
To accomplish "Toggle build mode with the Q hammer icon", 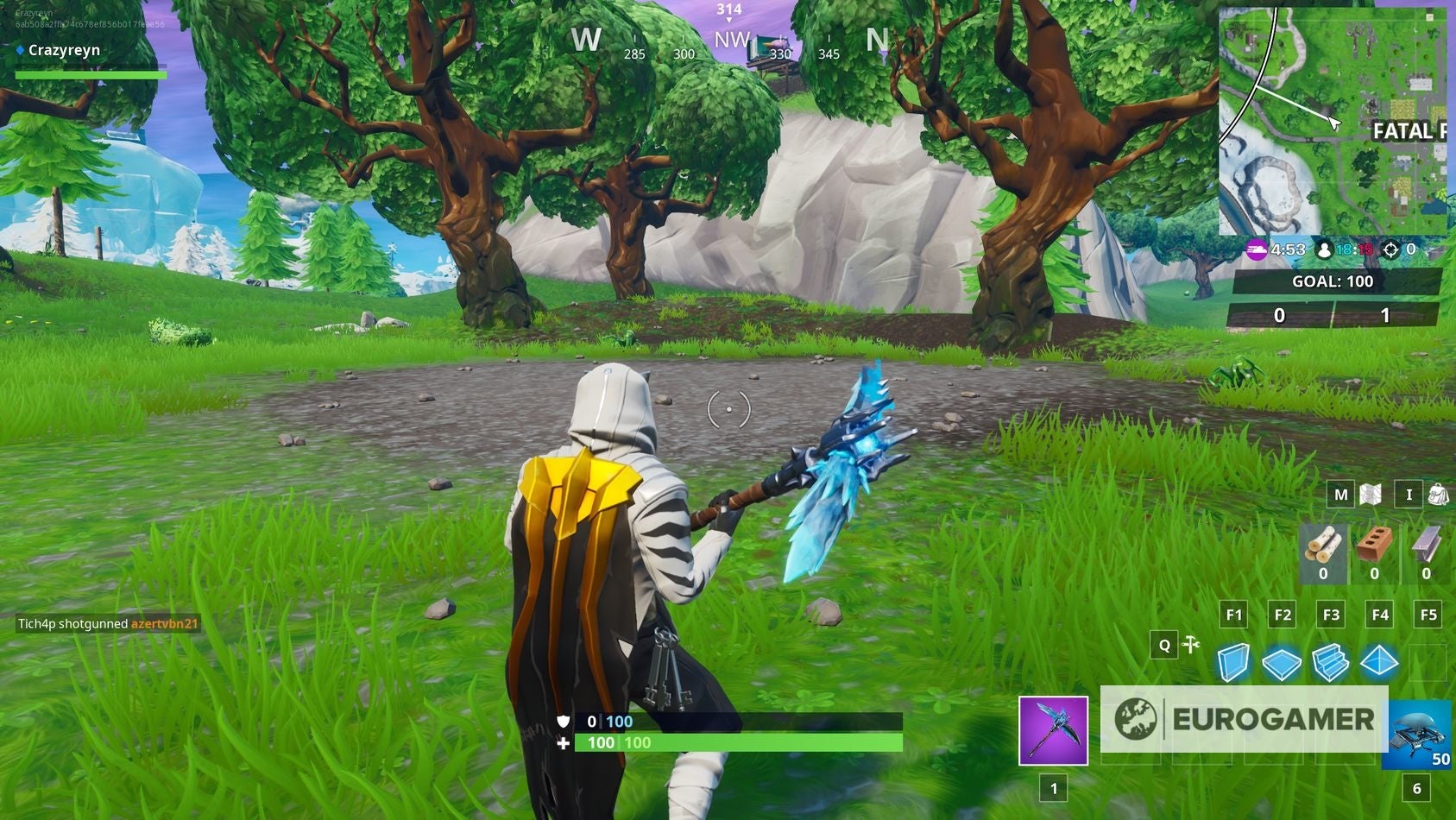I will (1164, 645).
